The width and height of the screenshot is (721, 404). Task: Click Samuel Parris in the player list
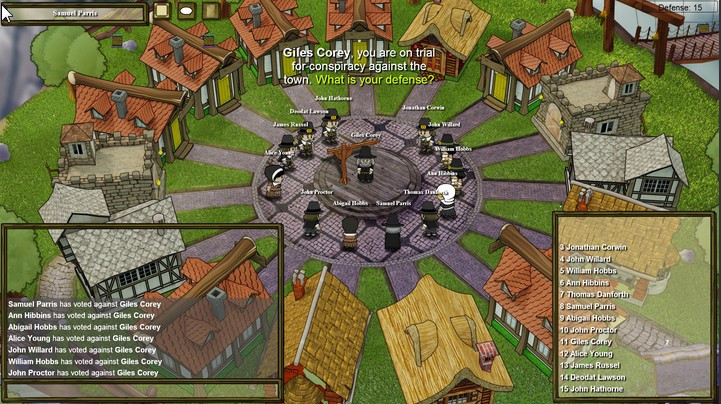[x=592, y=306]
